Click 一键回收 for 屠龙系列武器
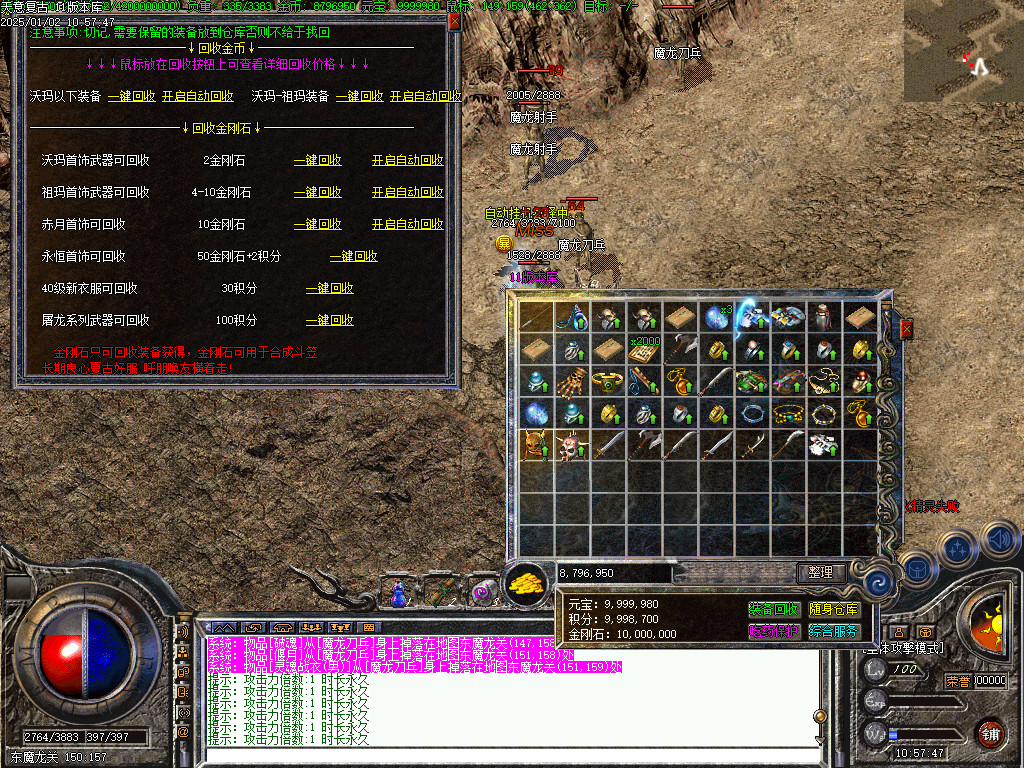Image resolution: width=1024 pixels, height=768 pixels. (330, 320)
